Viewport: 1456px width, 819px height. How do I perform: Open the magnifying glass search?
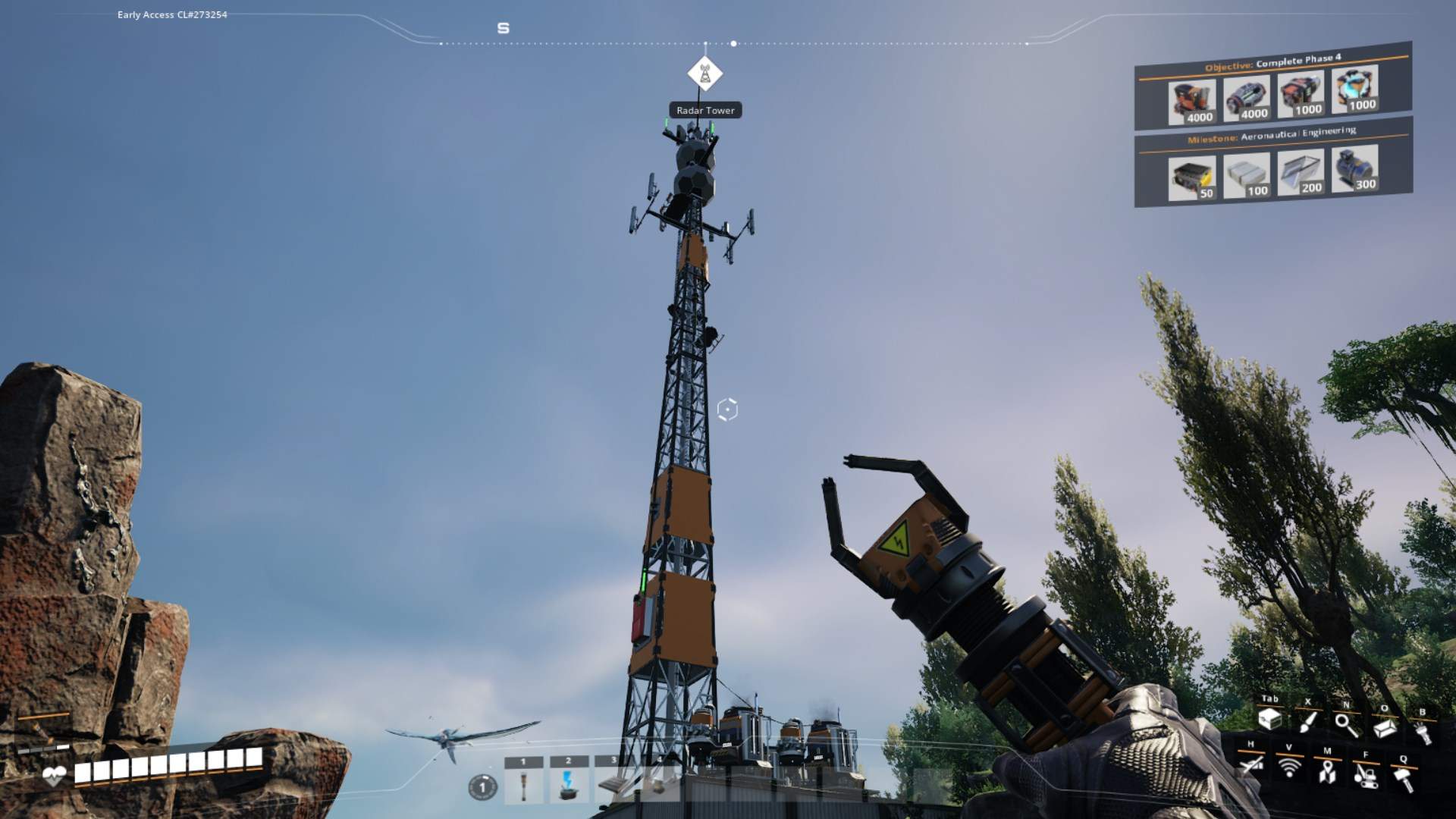pos(1346,724)
